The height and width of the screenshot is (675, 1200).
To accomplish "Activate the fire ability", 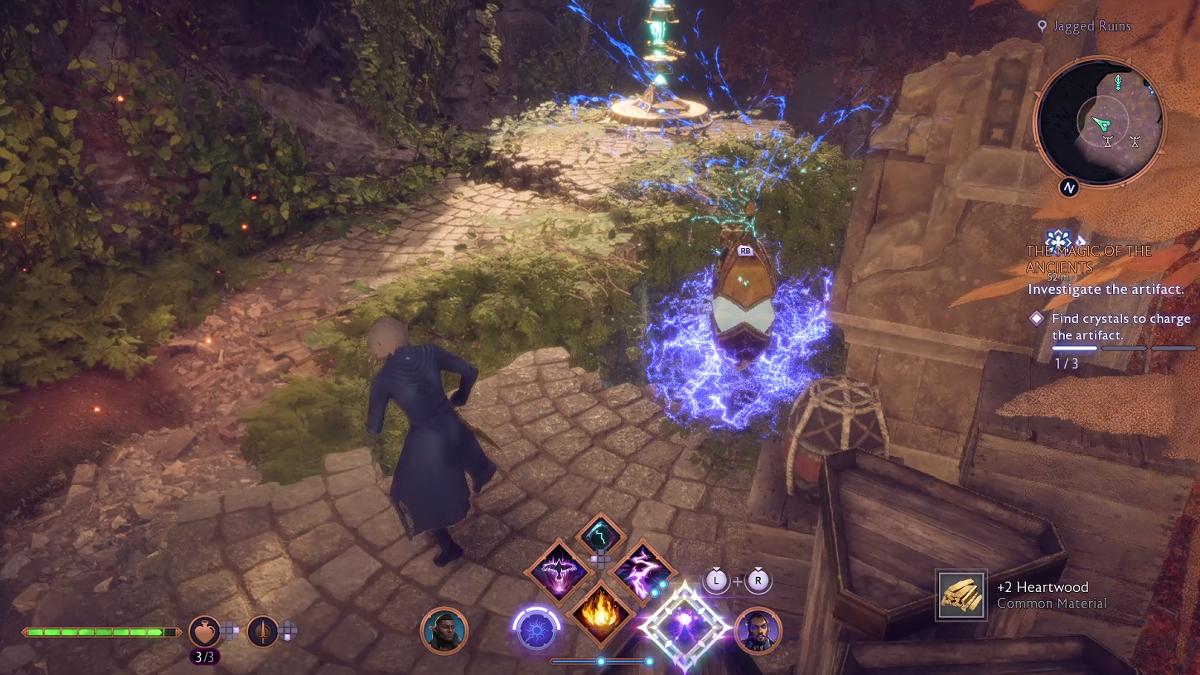I will tap(599, 612).
